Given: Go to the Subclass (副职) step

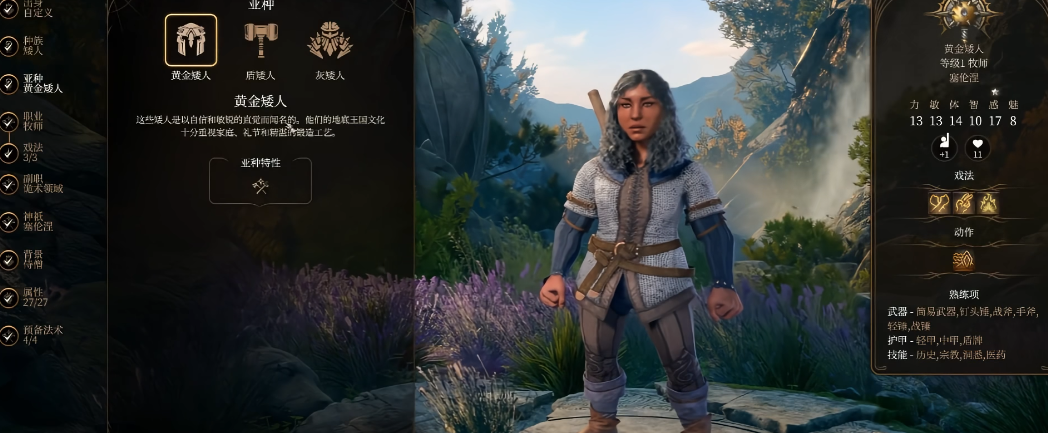Looking at the screenshot, I should point(40,183).
